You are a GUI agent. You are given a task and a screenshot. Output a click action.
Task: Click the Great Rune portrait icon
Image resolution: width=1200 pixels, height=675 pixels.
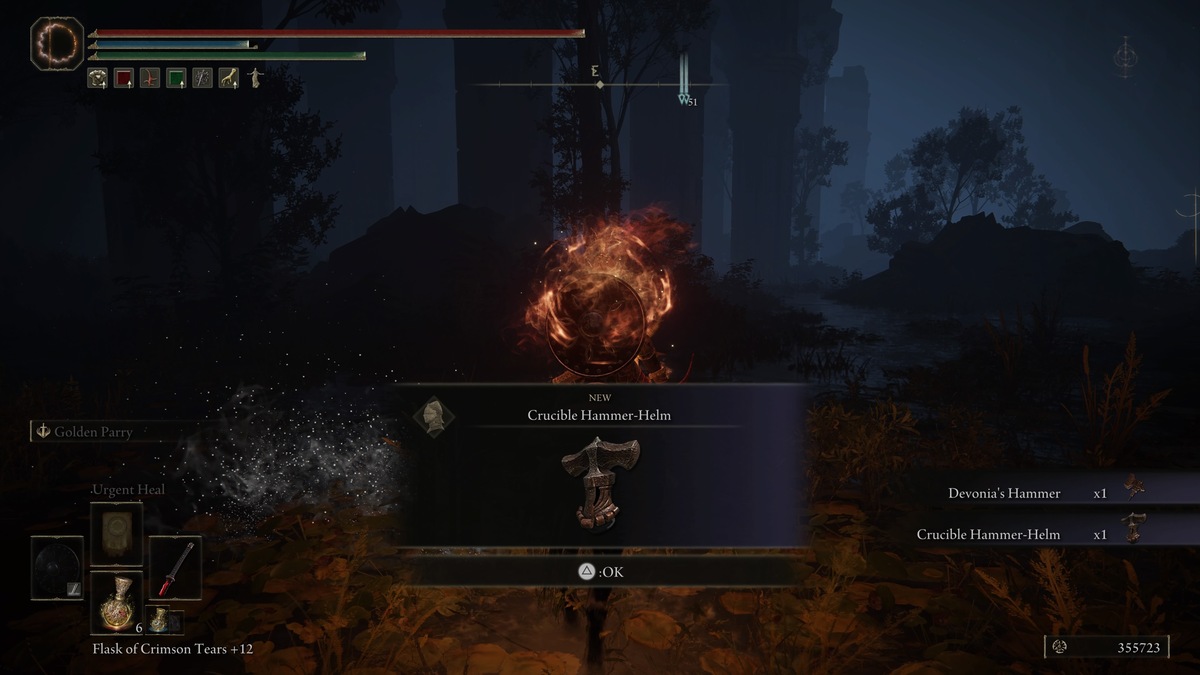pos(56,45)
